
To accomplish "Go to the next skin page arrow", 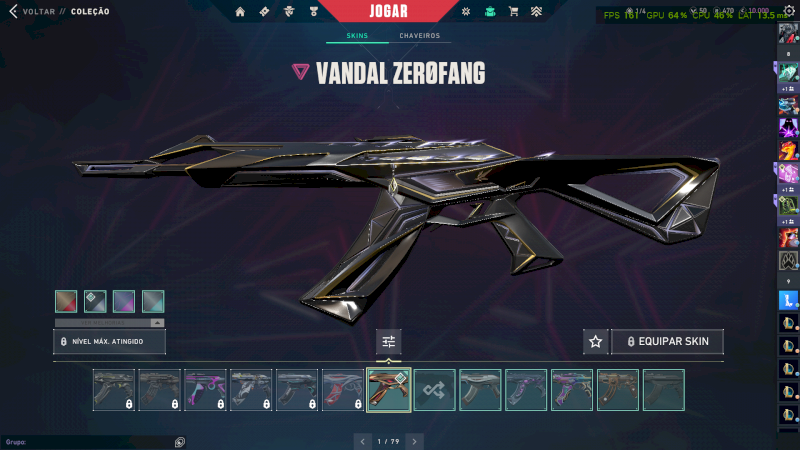I will click(414, 440).
